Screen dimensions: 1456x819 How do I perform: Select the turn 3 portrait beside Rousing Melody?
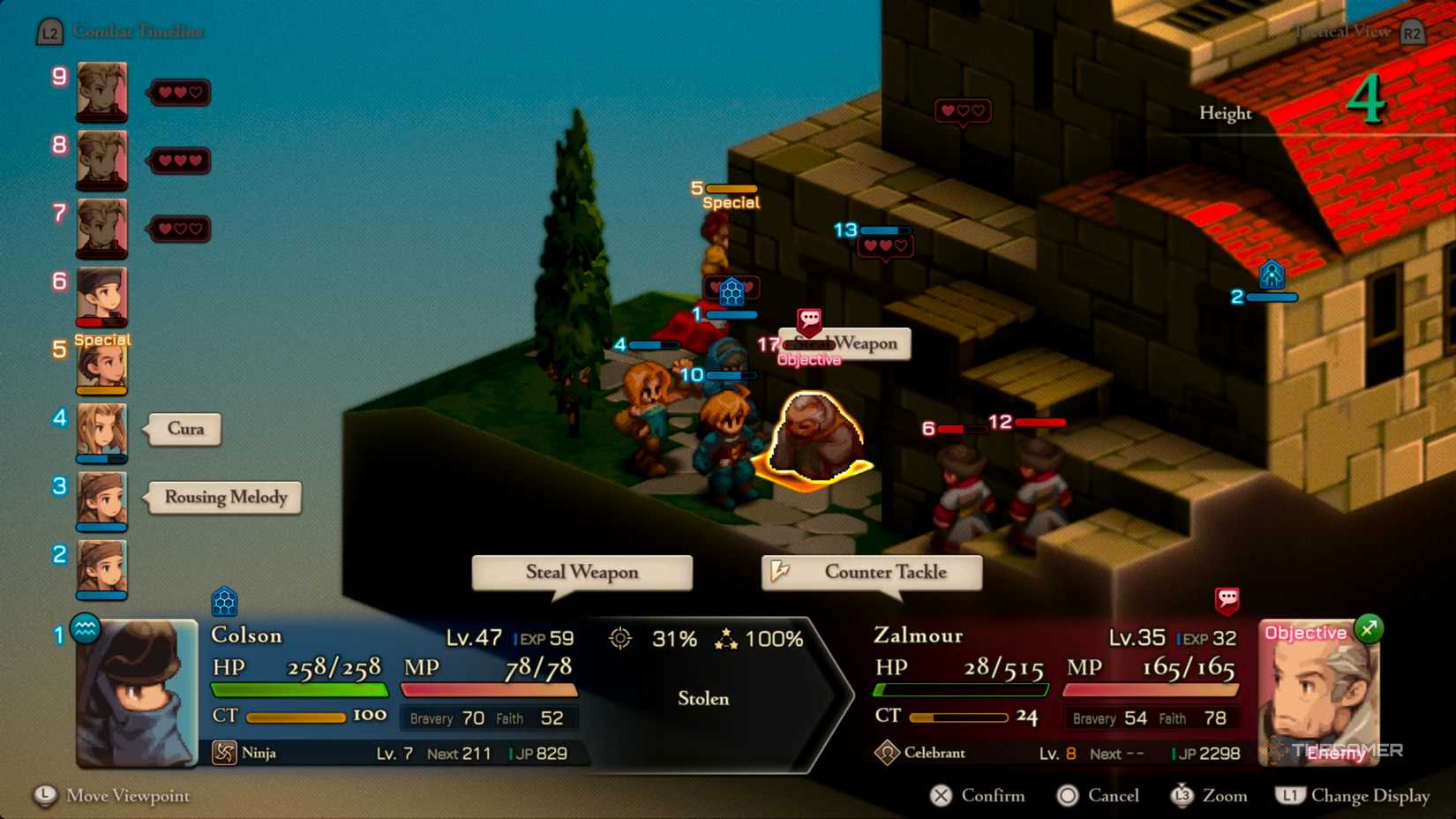(101, 500)
